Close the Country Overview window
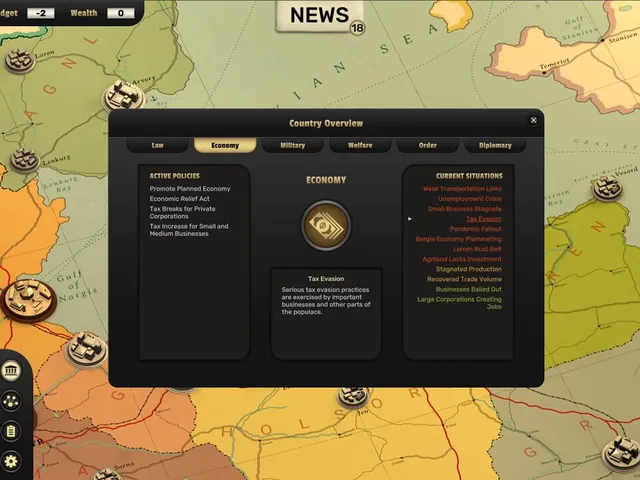This screenshot has width=640, height=480. (x=533, y=120)
